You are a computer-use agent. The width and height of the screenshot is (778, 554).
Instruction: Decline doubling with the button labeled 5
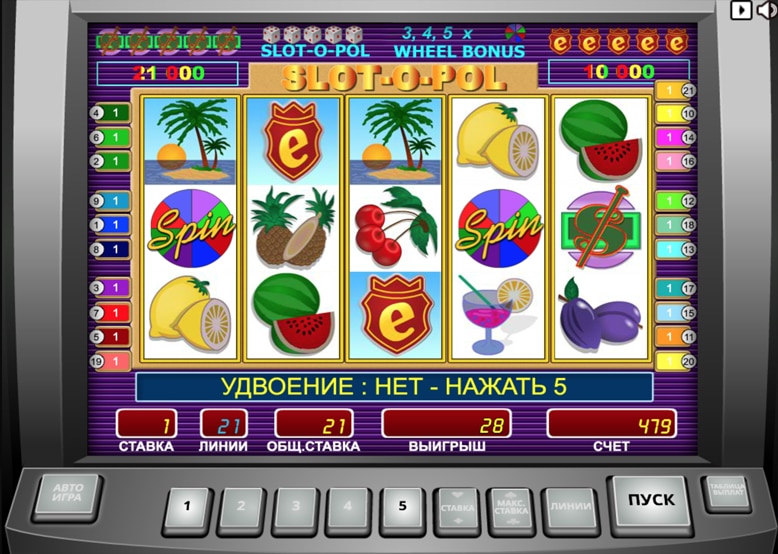(403, 506)
